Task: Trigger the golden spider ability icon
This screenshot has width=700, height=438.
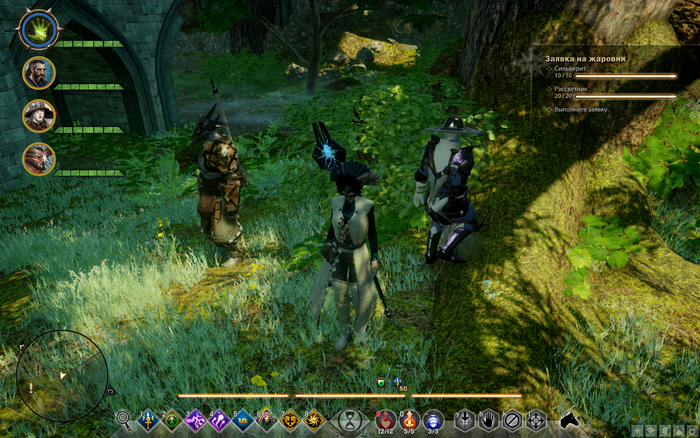Action: click(267, 420)
